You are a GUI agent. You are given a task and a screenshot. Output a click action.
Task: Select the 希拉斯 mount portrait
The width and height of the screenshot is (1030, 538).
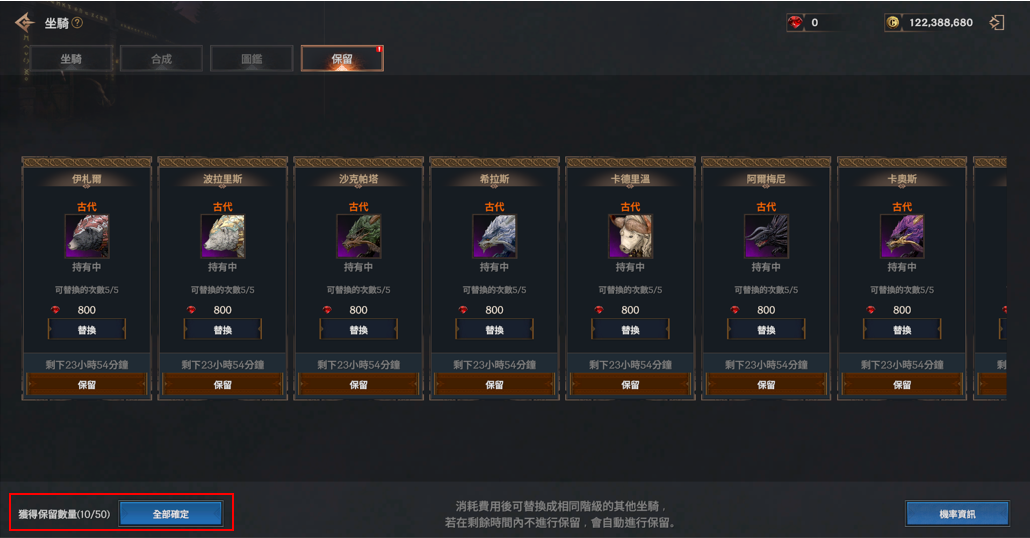tap(494, 237)
